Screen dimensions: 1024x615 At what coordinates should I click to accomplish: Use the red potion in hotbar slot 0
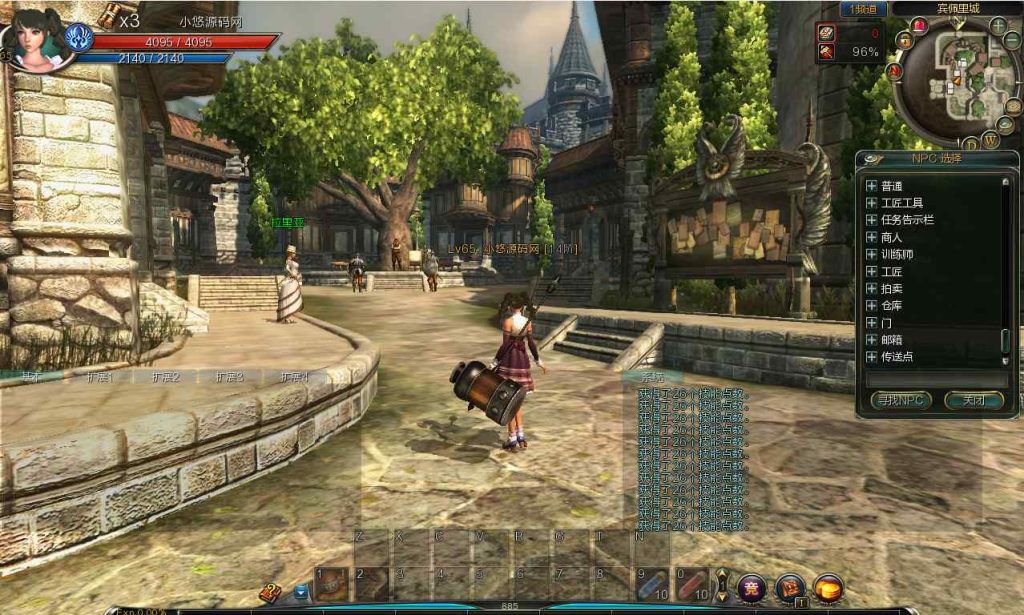pyautogui.click(x=692, y=584)
